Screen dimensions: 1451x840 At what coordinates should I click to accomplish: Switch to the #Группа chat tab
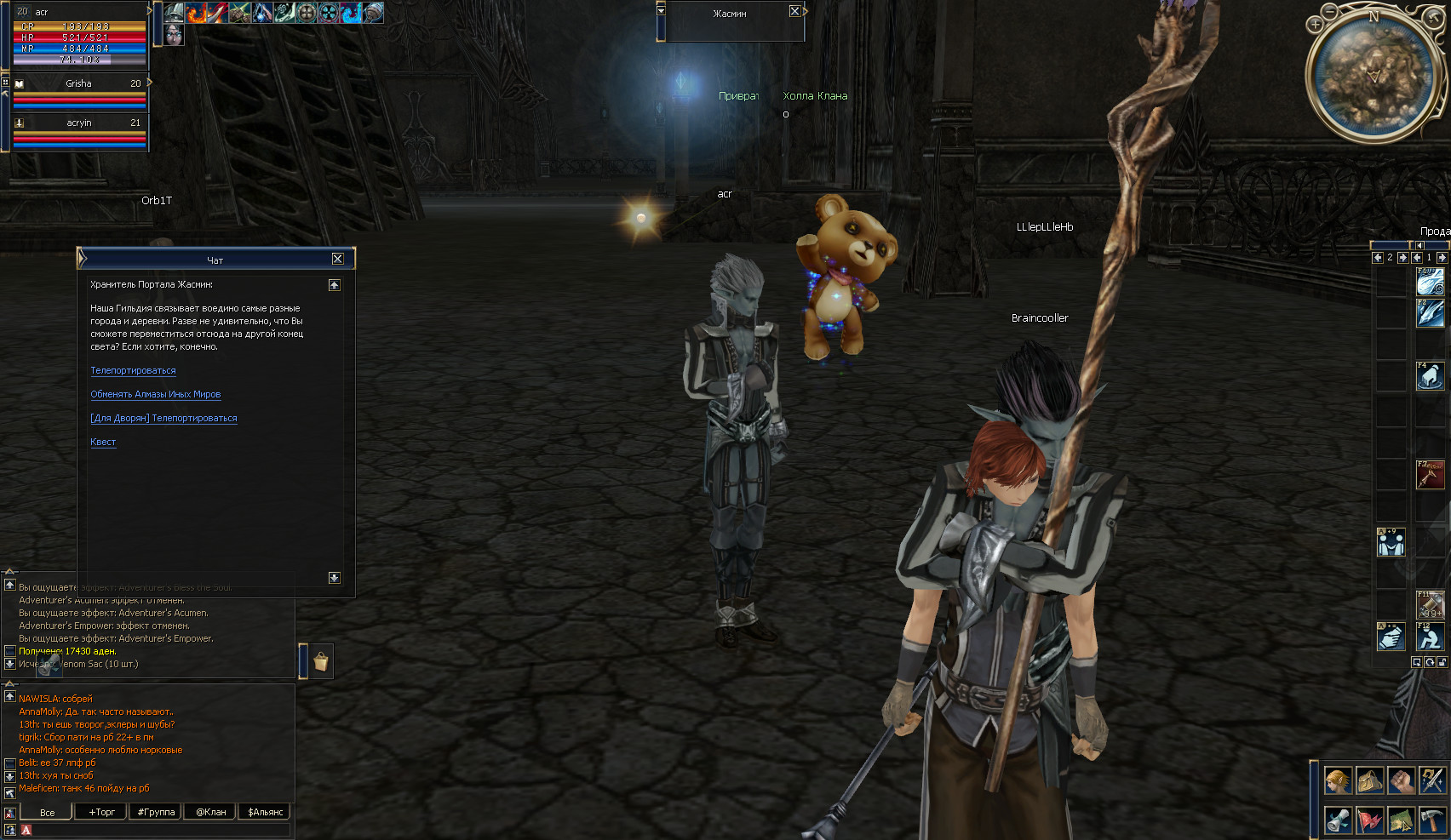(156, 812)
